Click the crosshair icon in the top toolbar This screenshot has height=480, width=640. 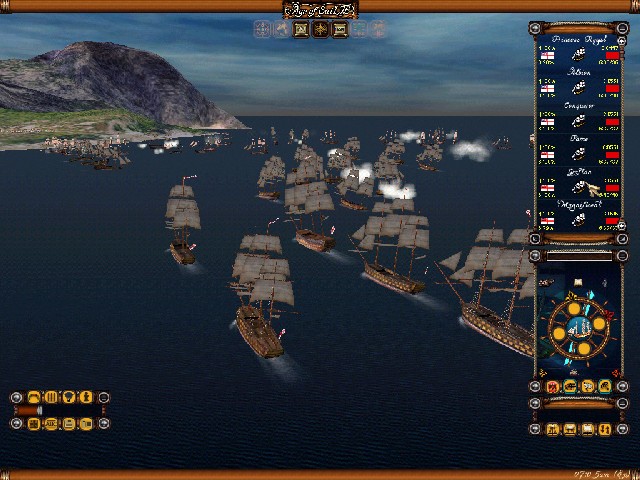[x=262, y=30]
